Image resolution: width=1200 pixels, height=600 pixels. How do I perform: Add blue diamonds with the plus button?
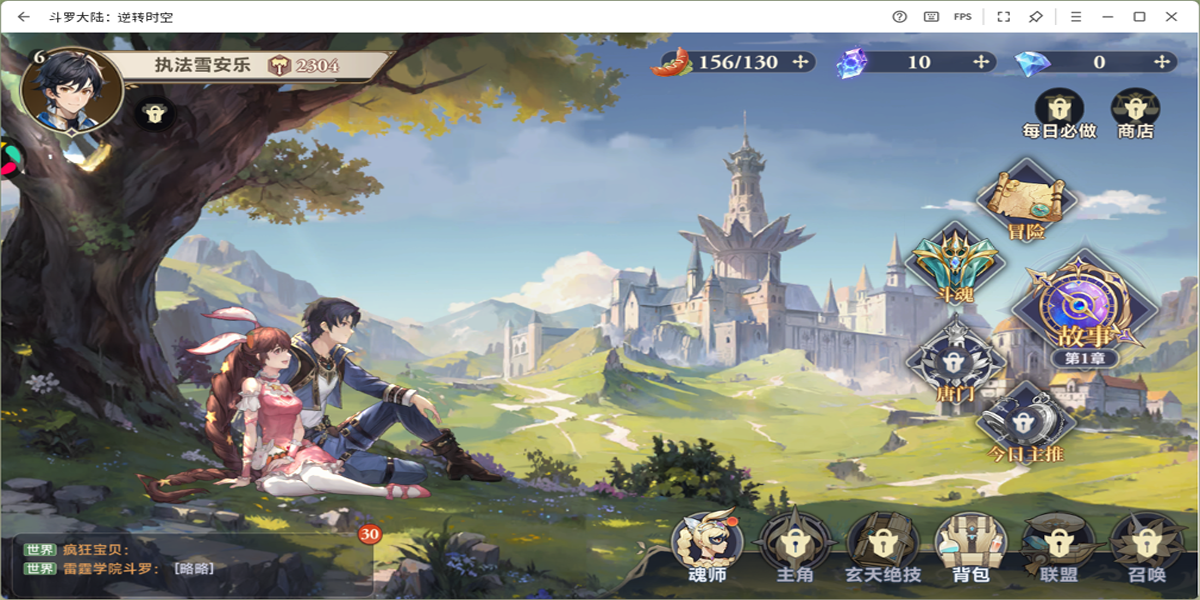click(1162, 62)
